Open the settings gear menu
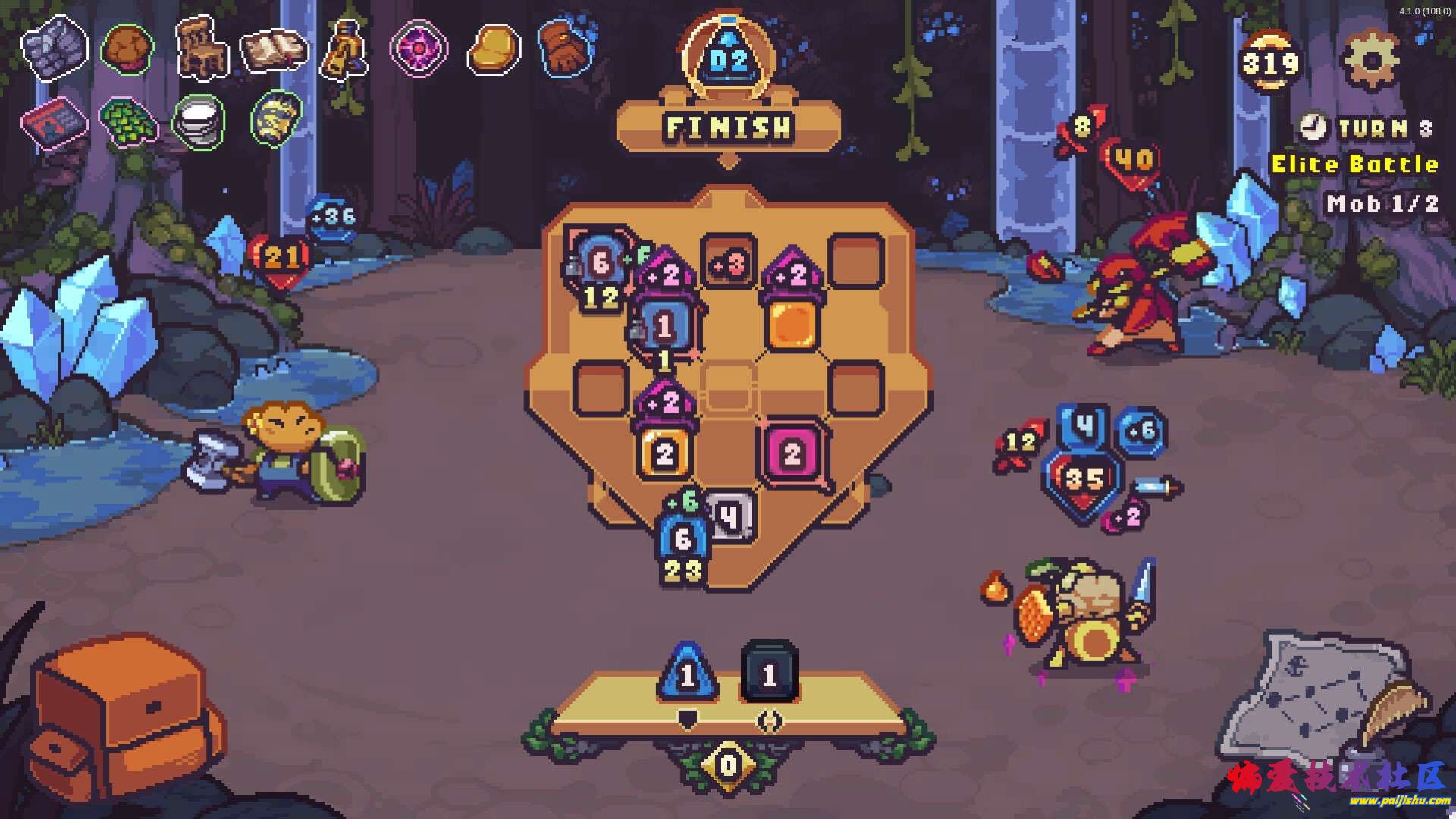The height and width of the screenshot is (819, 1456). click(1370, 59)
